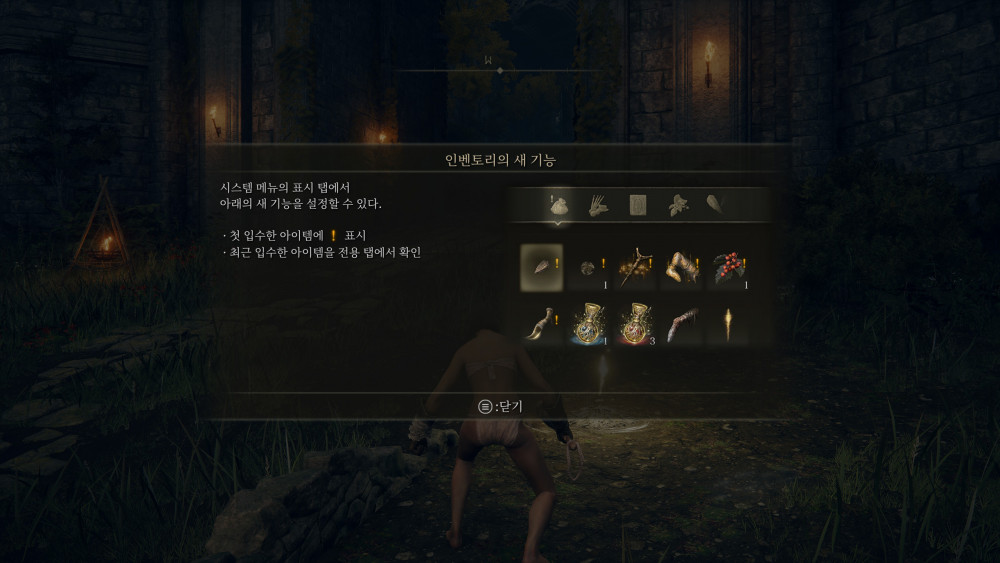Image resolution: width=1000 pixels, height=563 pixels.
Task: Switch to the pouch tab marked with exclamation
Action: point(558,205)
